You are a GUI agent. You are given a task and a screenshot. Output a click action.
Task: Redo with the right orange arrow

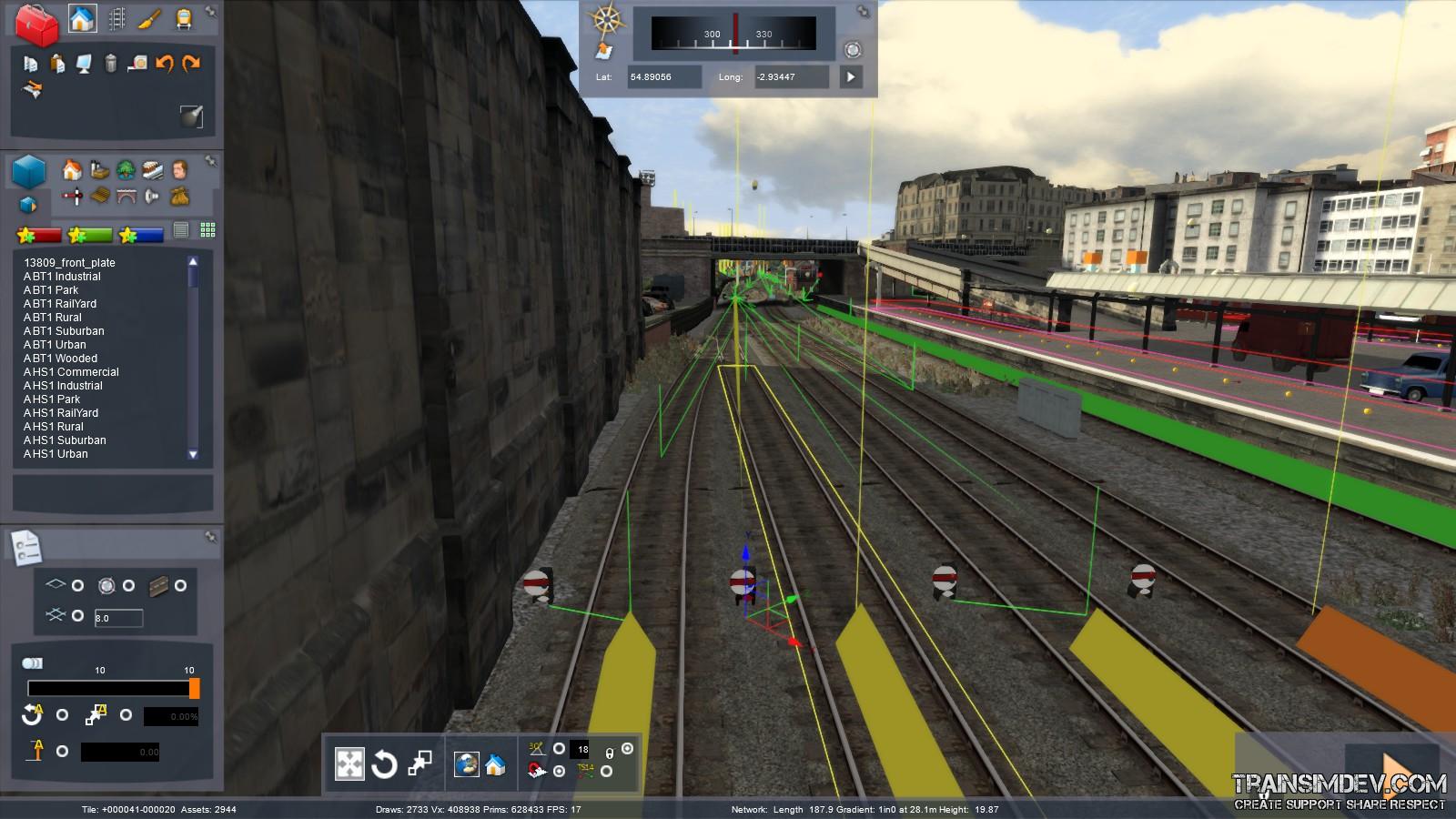click(191, 64)
